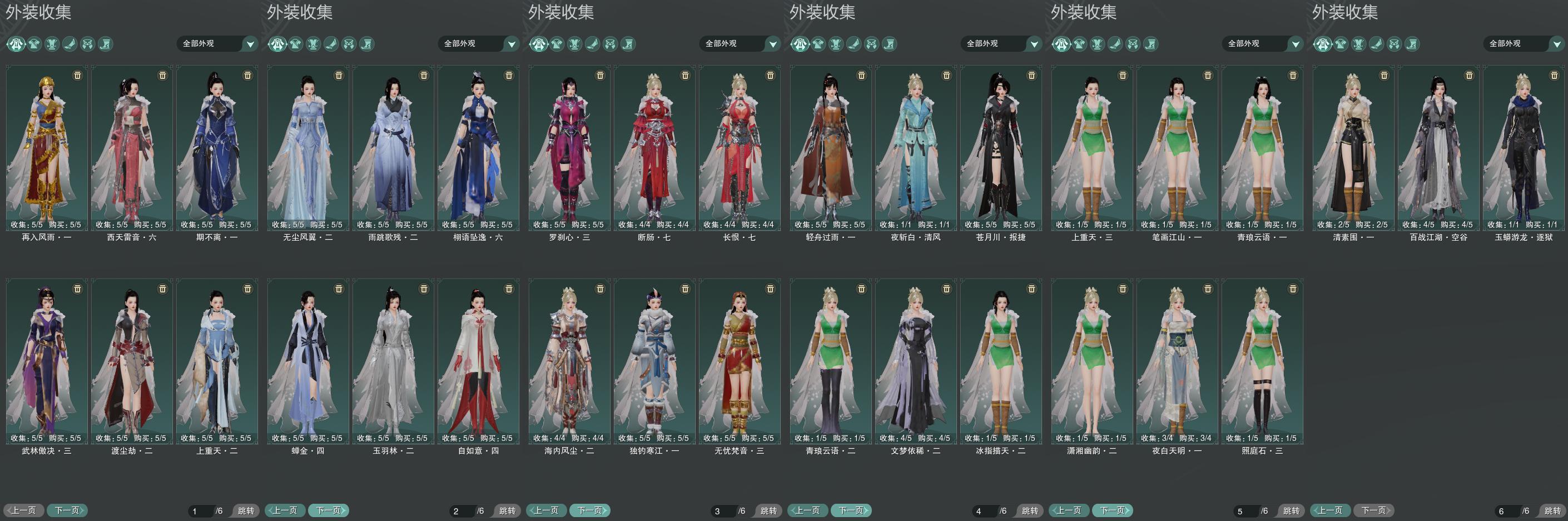Pick the blue 期不离·一 outfit
The image size is (1568, 521).
pos(217,148)
